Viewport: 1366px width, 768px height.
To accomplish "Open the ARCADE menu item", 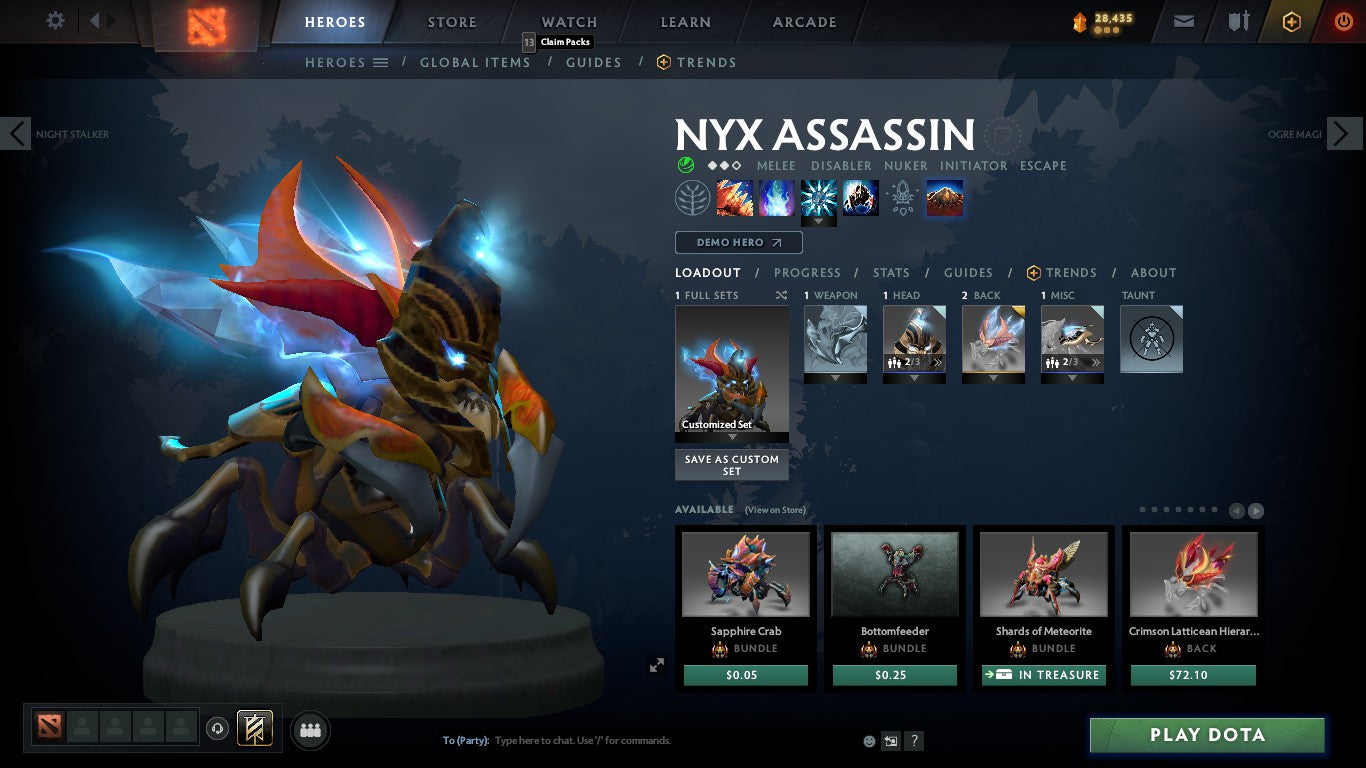I will click(x=803, y=21).
